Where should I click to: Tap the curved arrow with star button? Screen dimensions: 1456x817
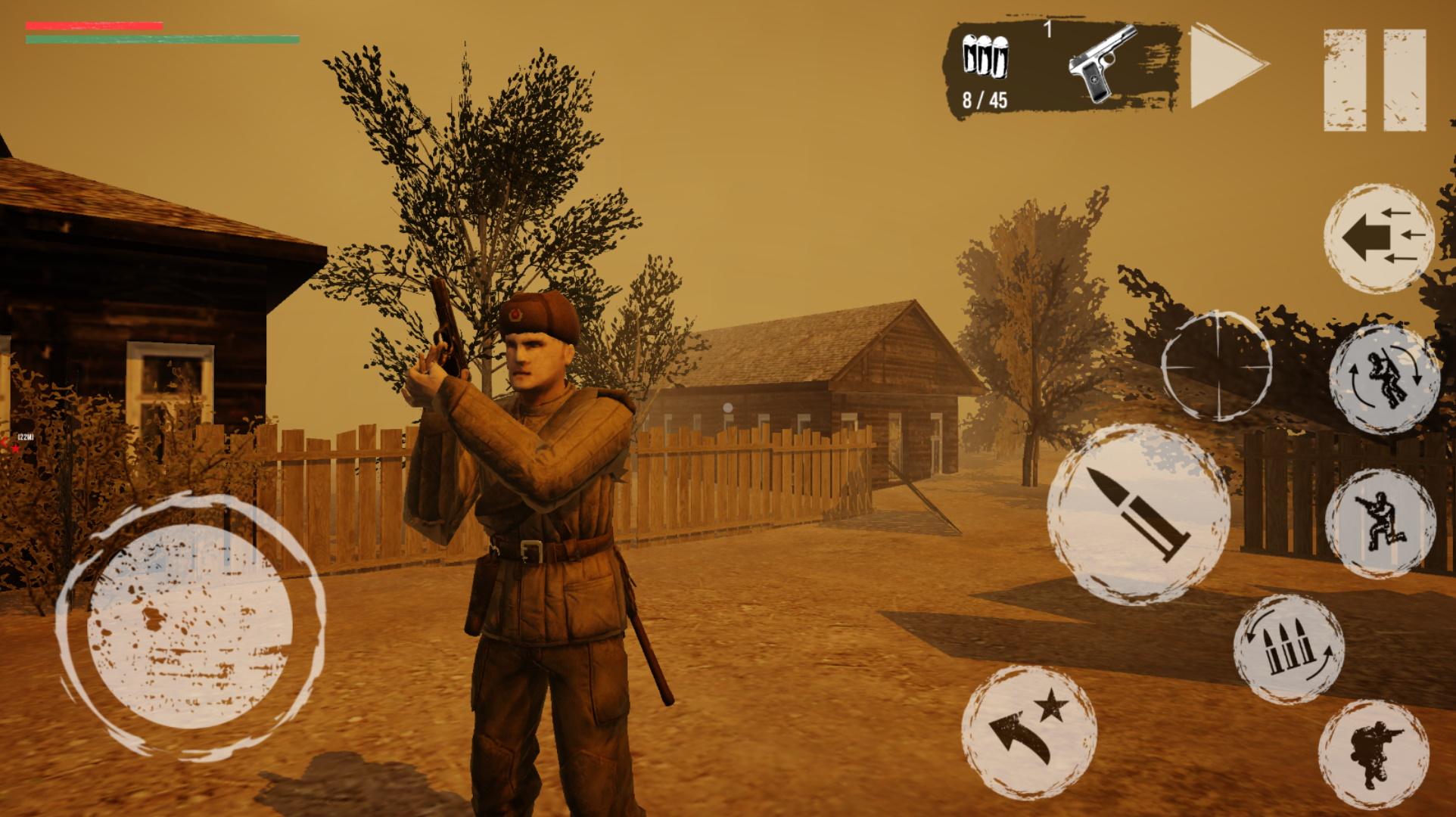1028,731
